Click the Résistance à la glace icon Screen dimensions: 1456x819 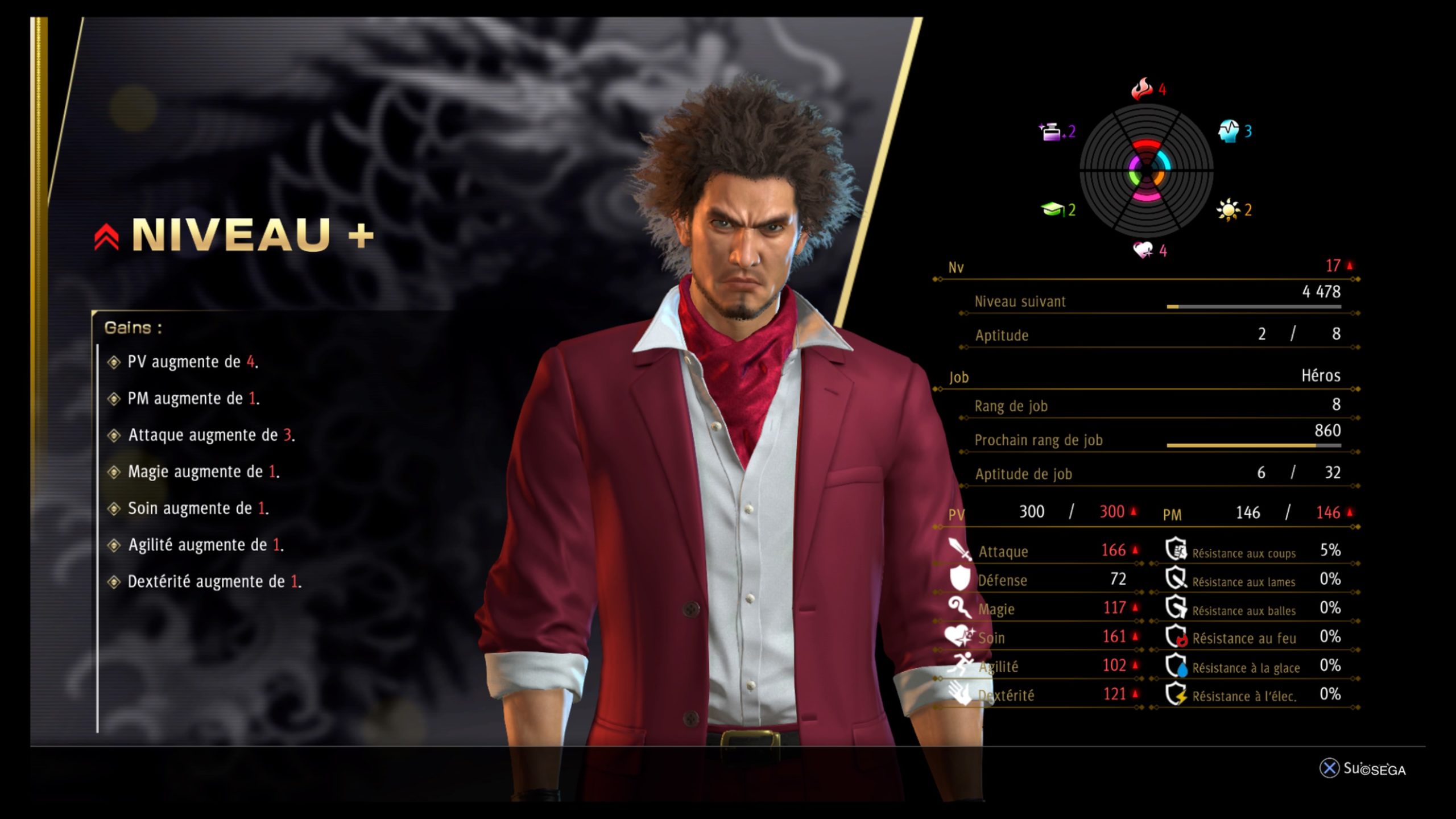(1176, 665)
